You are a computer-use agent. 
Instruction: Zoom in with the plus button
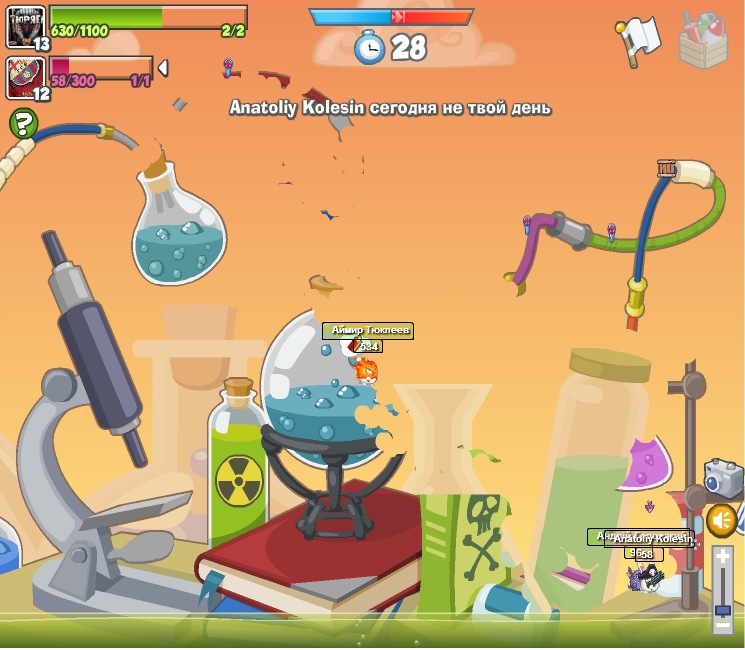[x=722, y=556]
